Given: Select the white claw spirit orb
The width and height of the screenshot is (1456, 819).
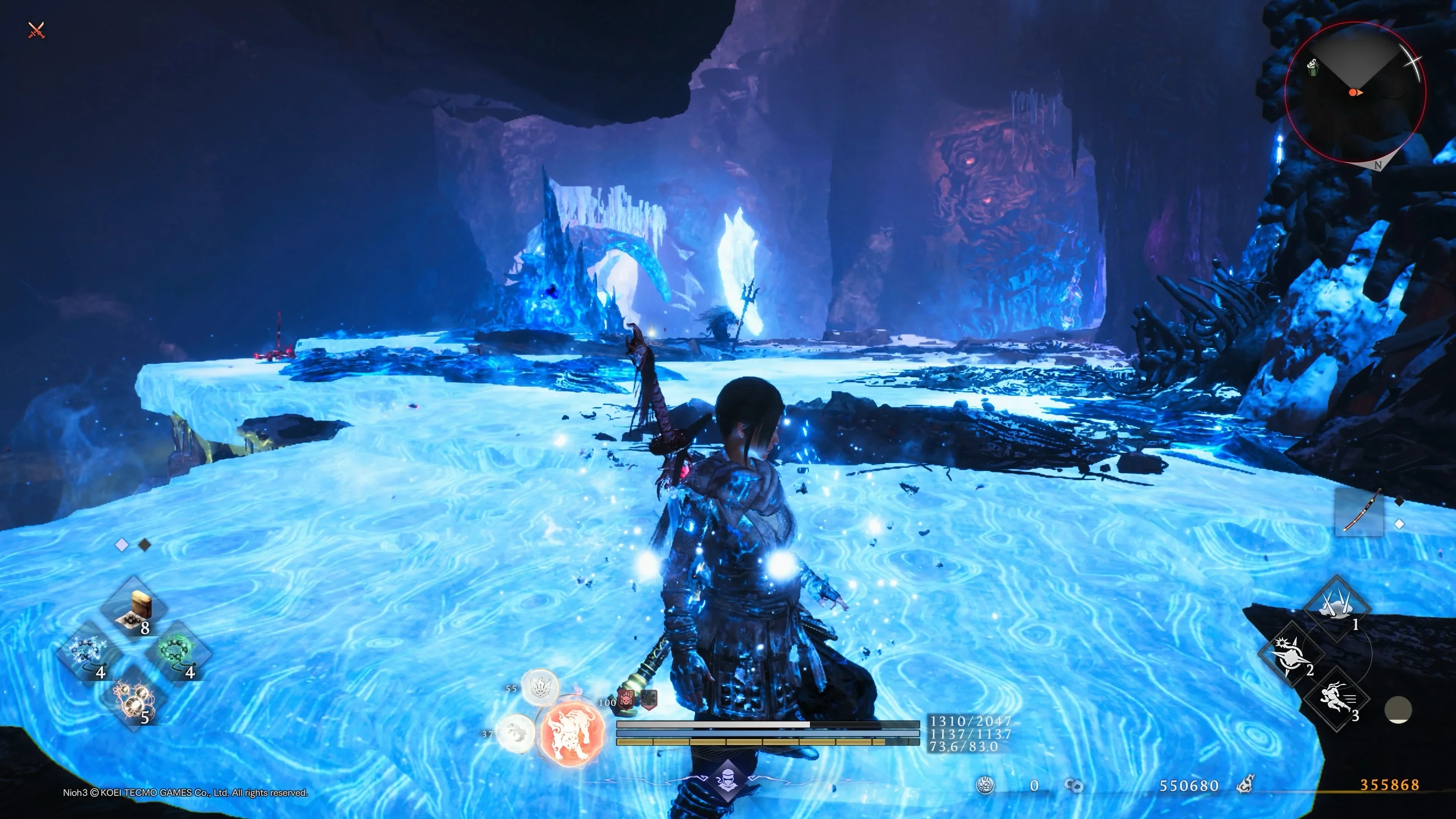Looking at the screenshot, I should pos(516,733).
